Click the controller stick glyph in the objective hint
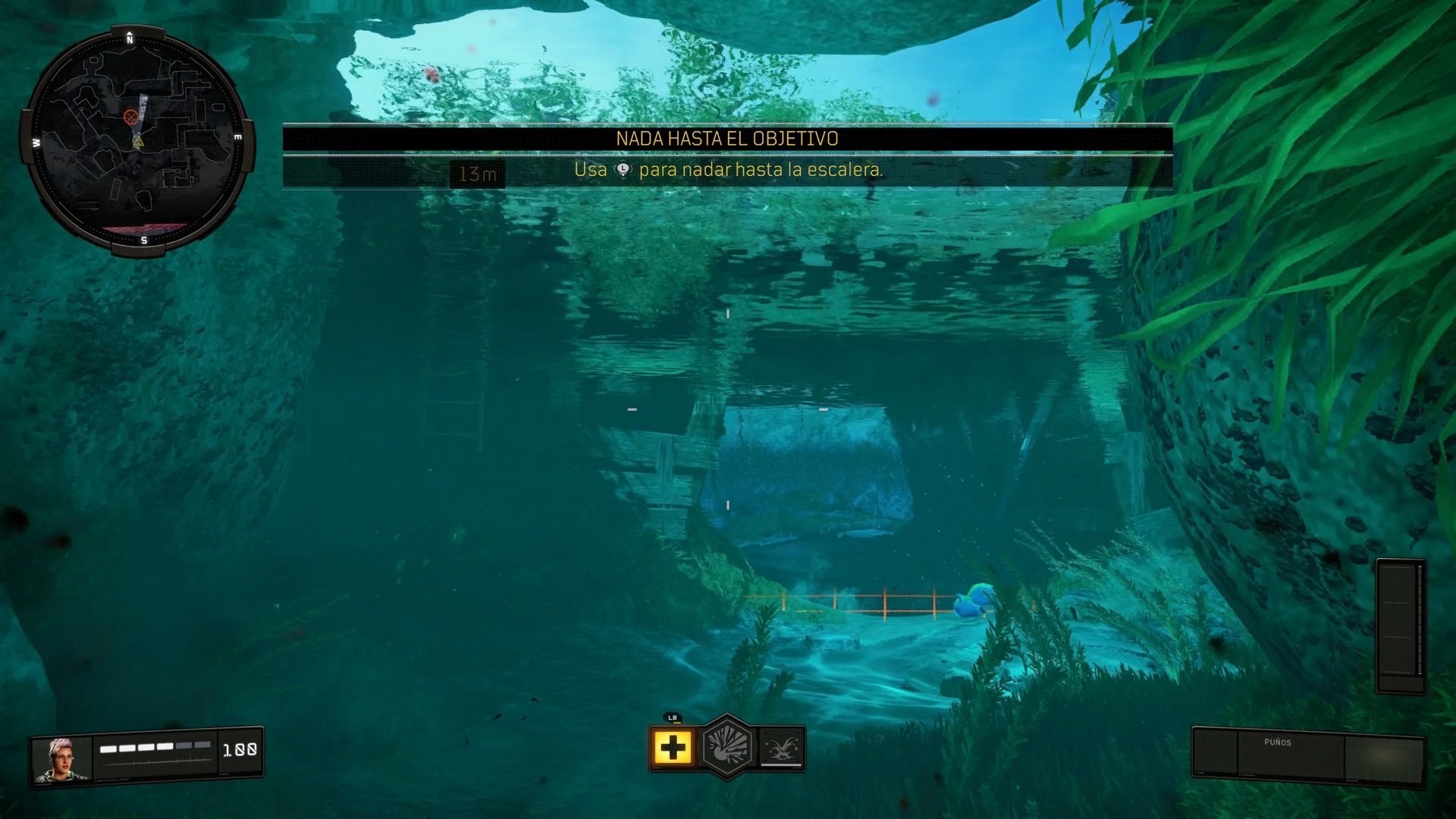Viewport: 1456px width, 819px height. 623,171
